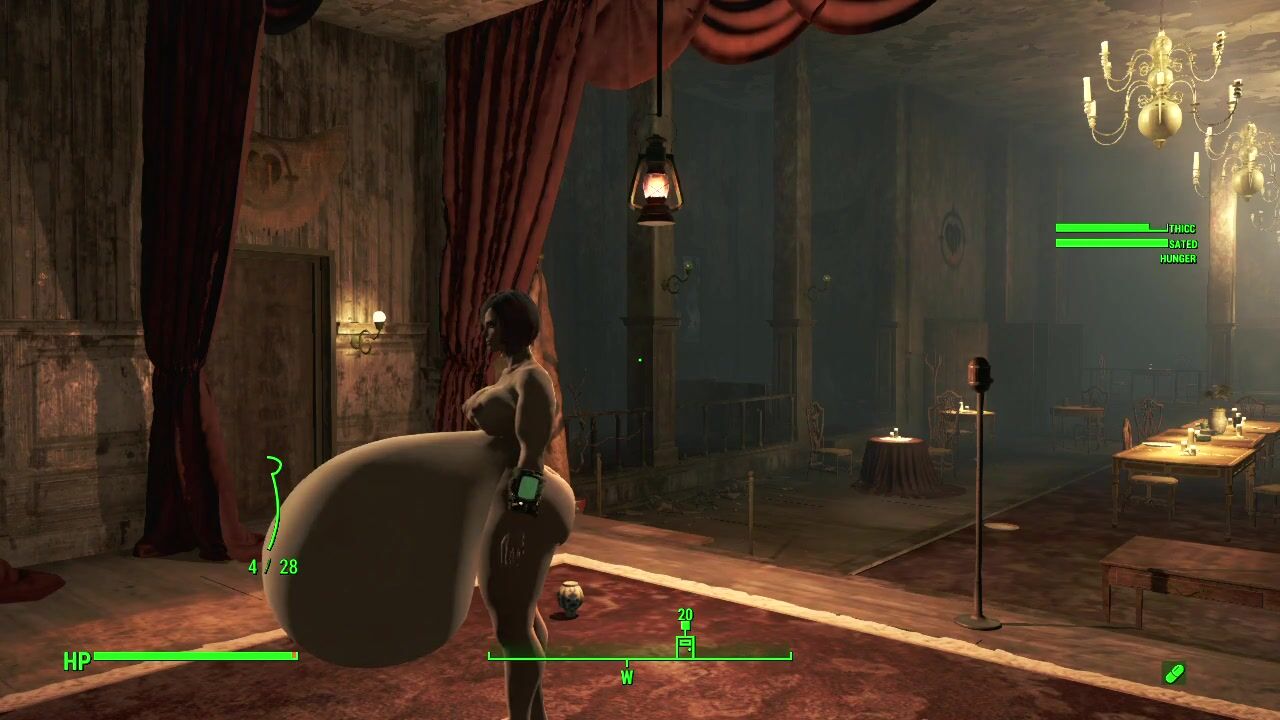Screen dimensions: 1280x720
Task: Select the green pill status icon
Action: click(x=1174, y=673)
